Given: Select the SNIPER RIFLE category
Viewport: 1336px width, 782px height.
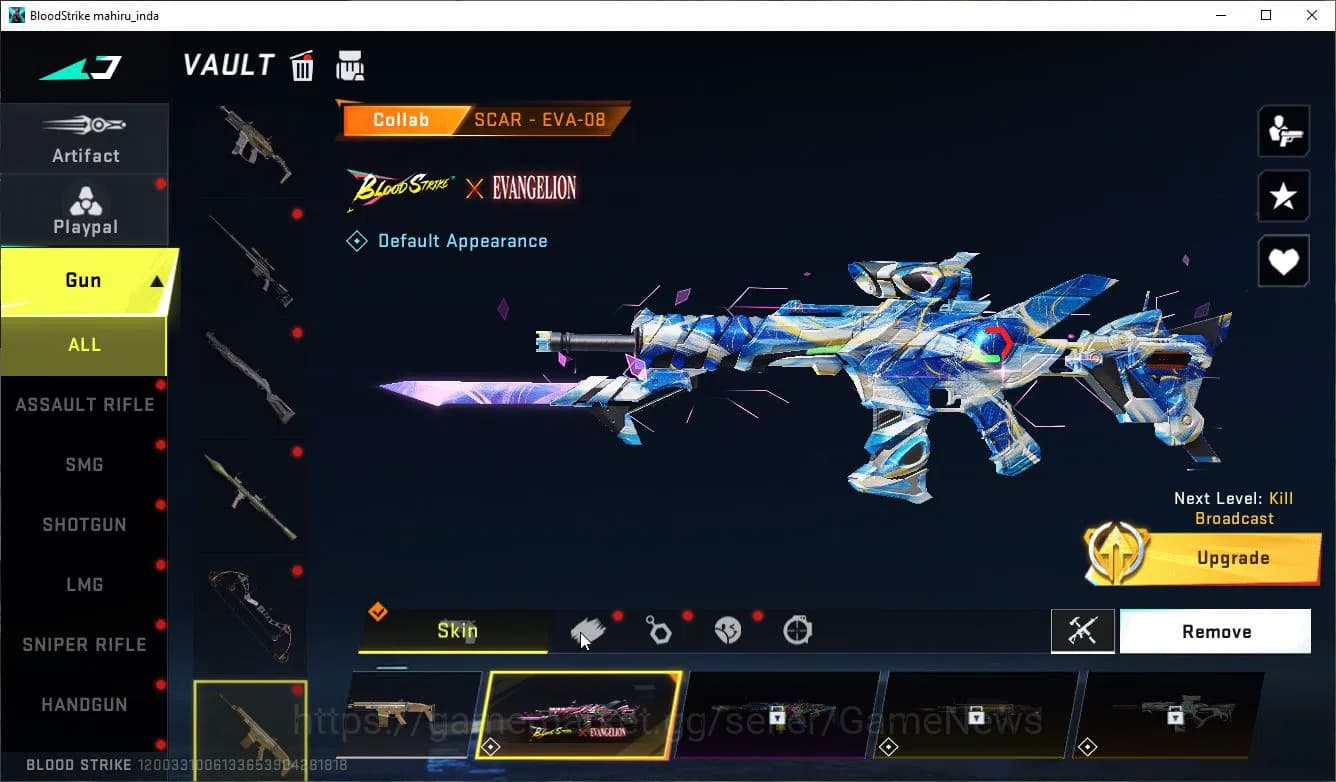Looking at the screenshot, I should (84, 644).
